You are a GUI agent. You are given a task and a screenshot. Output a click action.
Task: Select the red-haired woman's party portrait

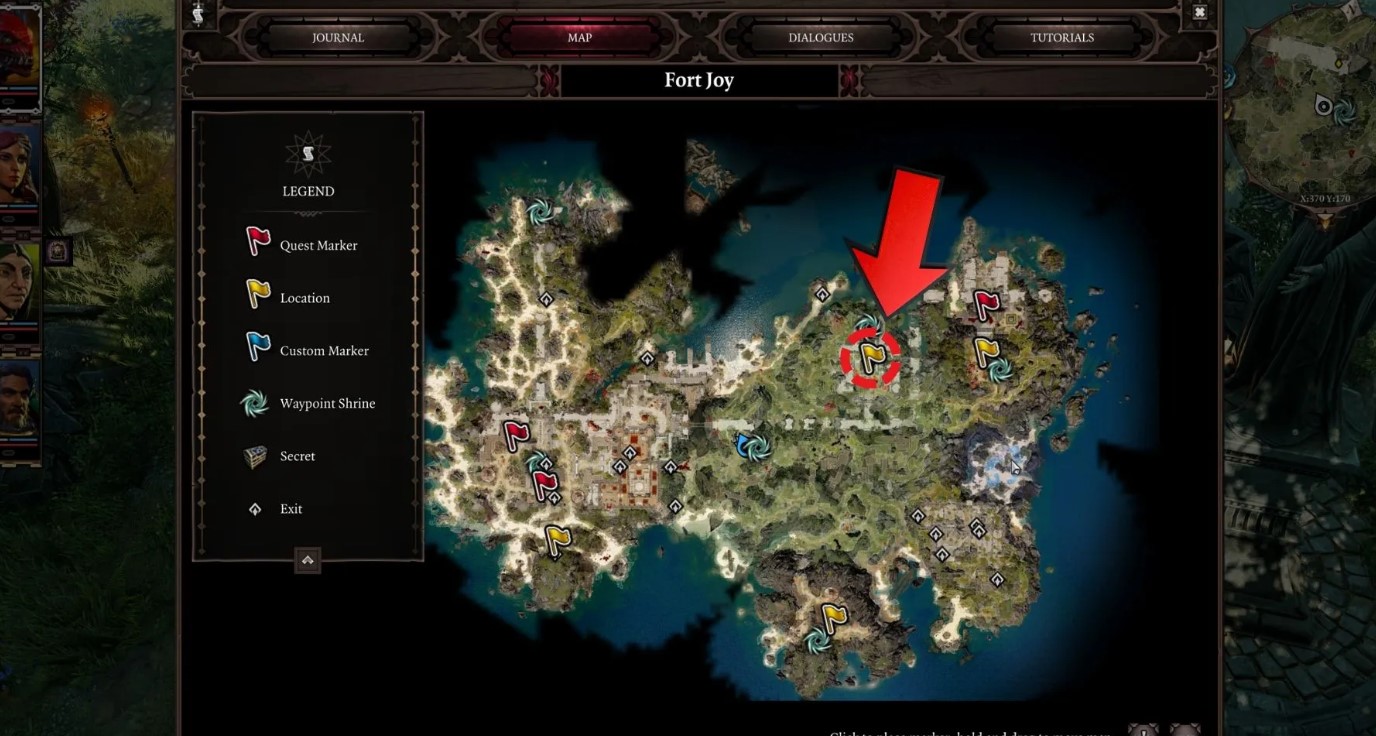click(19, 170)
